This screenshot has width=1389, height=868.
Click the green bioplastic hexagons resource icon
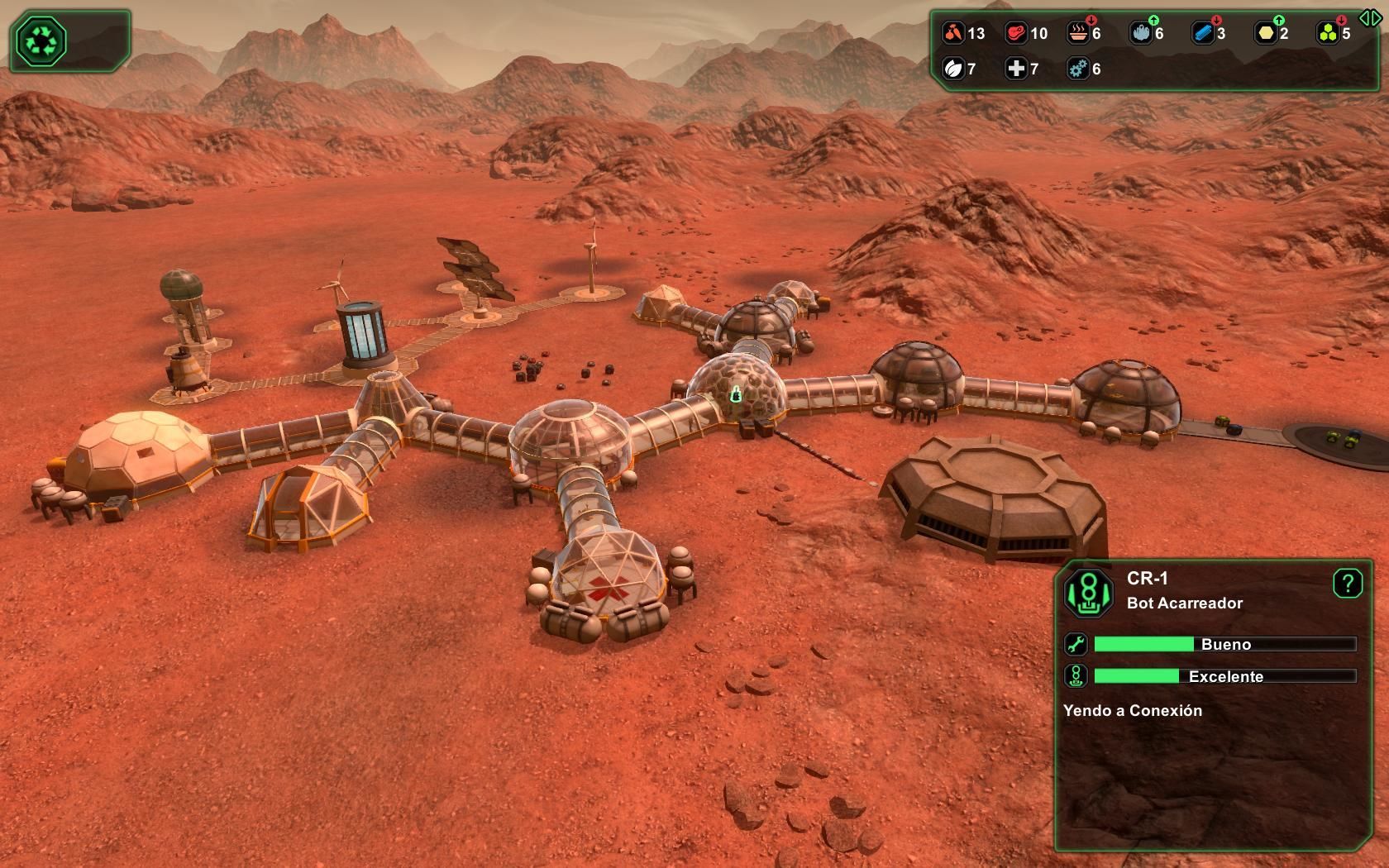tap(1328, 33)
